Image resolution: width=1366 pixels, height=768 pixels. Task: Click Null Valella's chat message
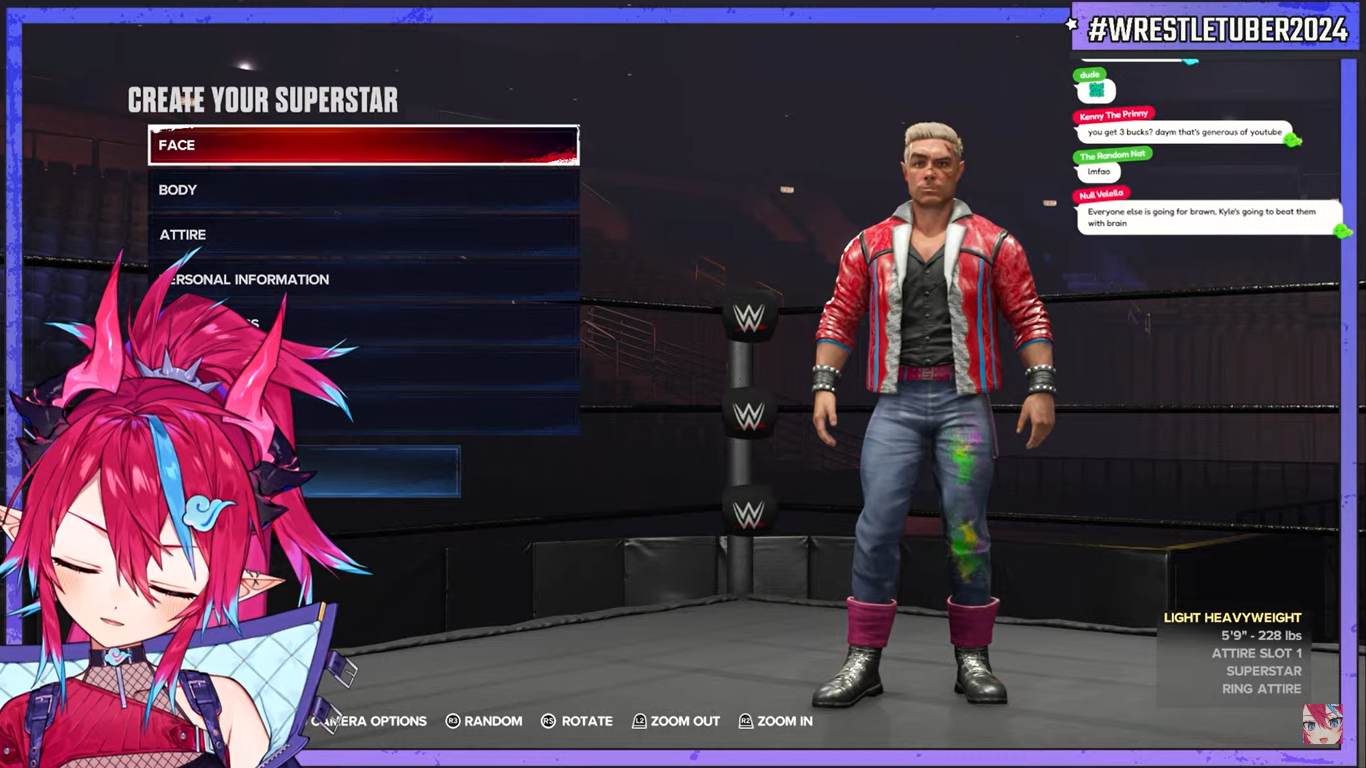tap(1208, 217)
